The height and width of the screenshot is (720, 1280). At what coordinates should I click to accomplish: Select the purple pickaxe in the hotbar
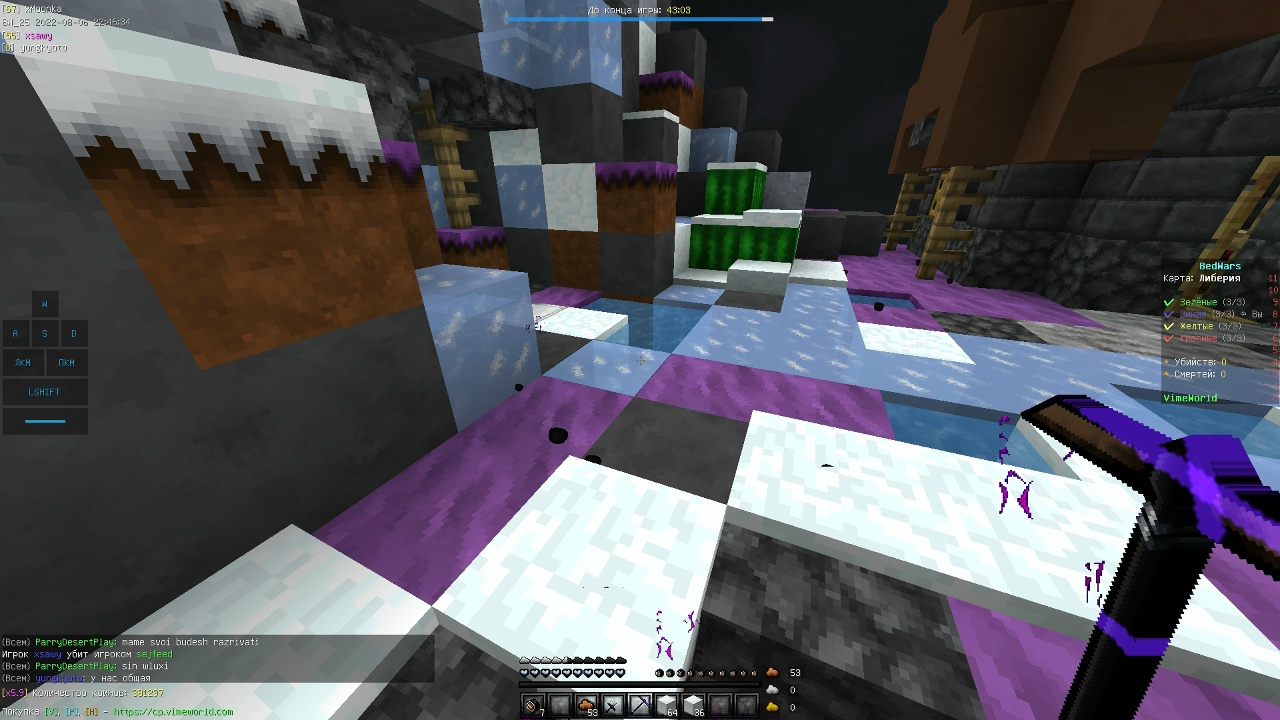point(640,705)
